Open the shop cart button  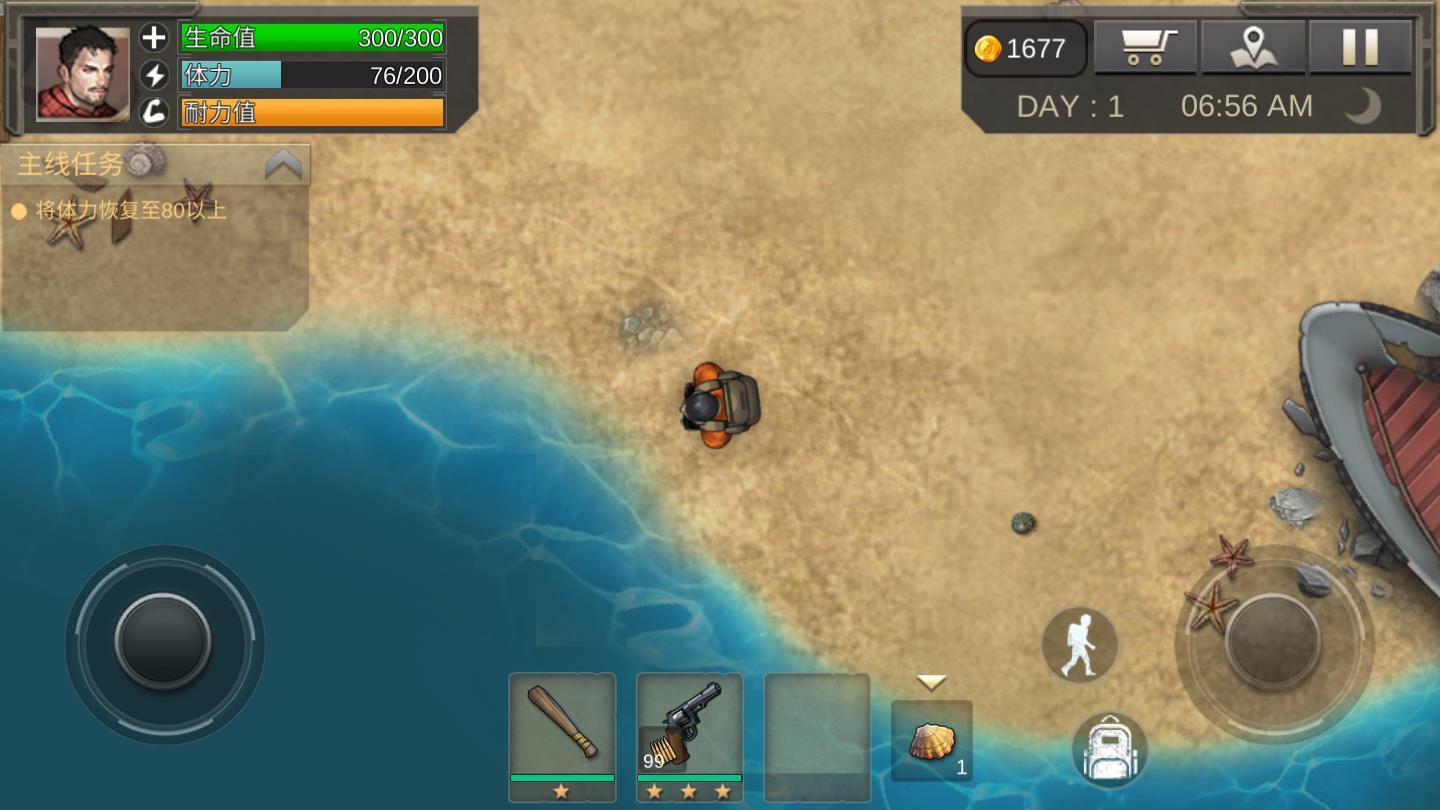click(1145, 47)
